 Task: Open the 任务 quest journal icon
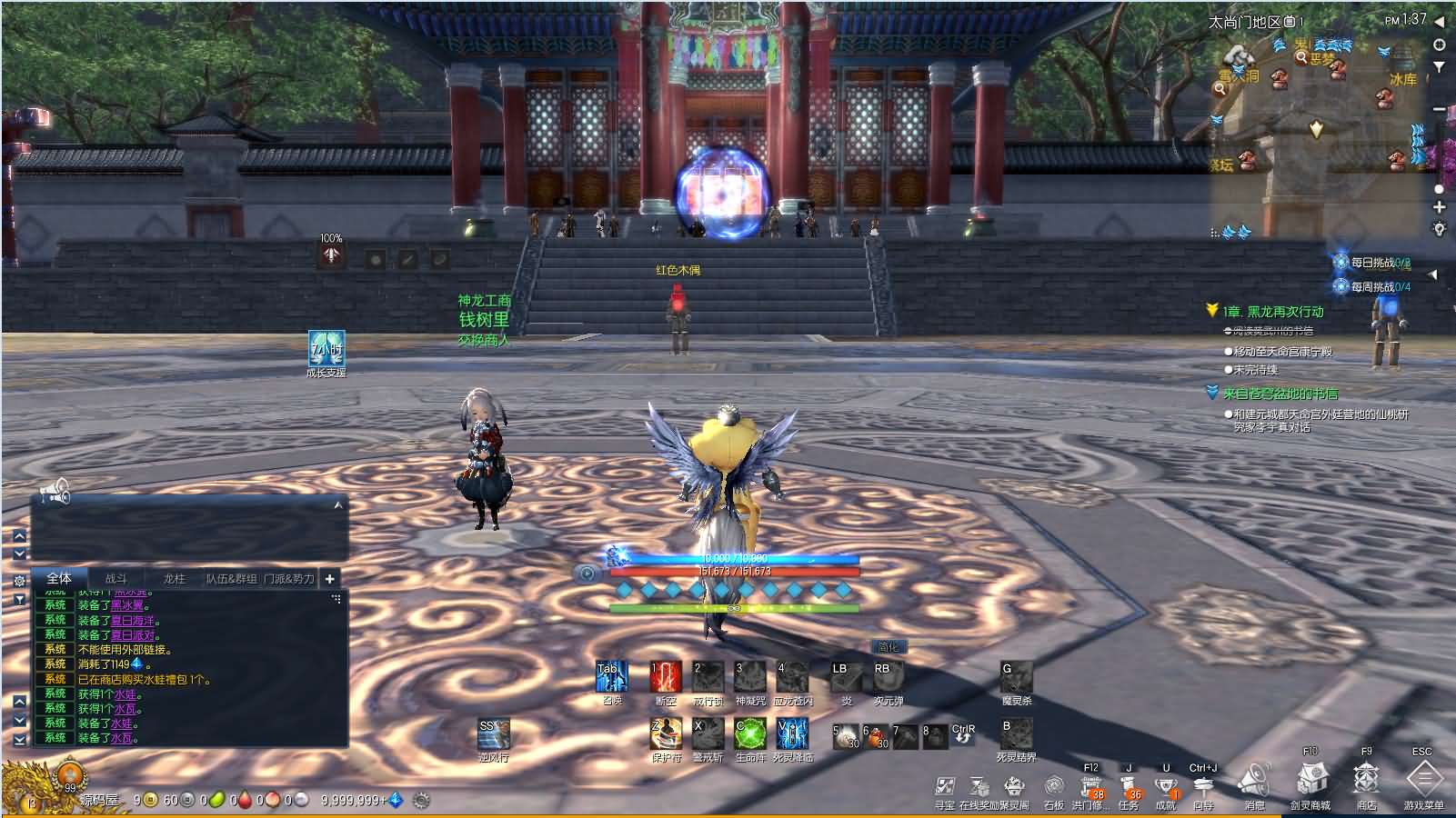click(x=1129, y=783)
